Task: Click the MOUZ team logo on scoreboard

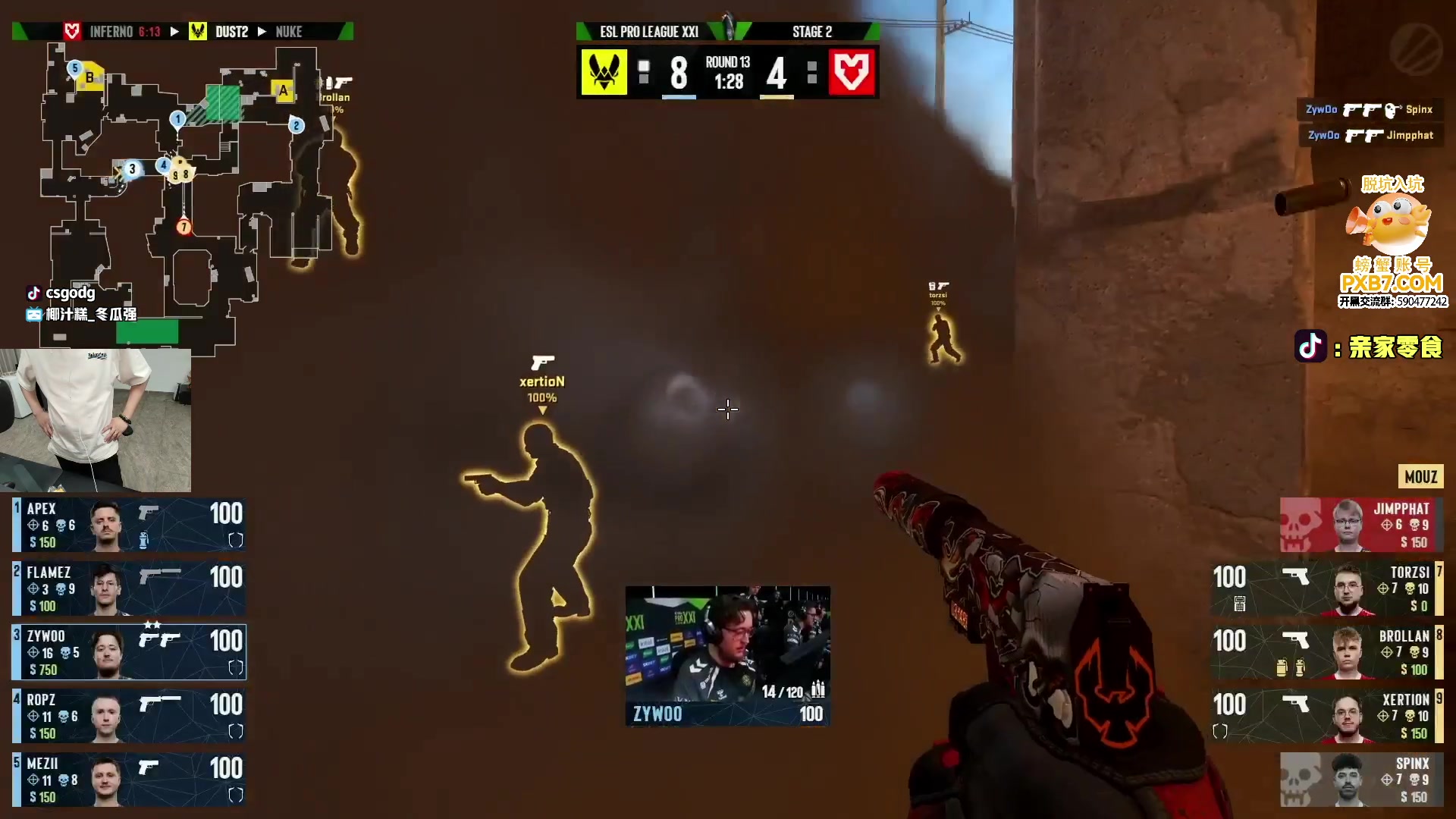Action: [852, 73]
